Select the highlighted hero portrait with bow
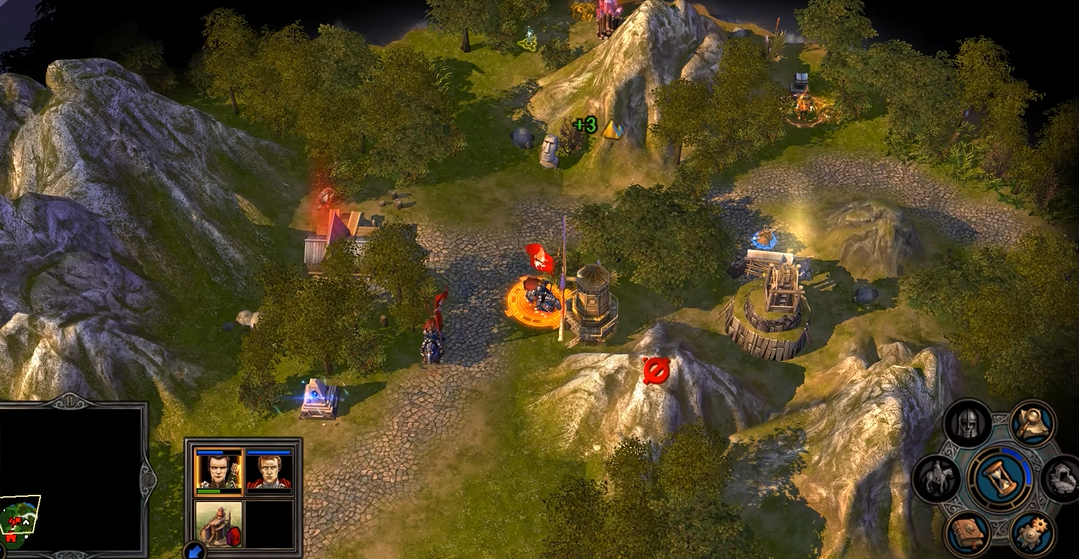 [218, 470]
